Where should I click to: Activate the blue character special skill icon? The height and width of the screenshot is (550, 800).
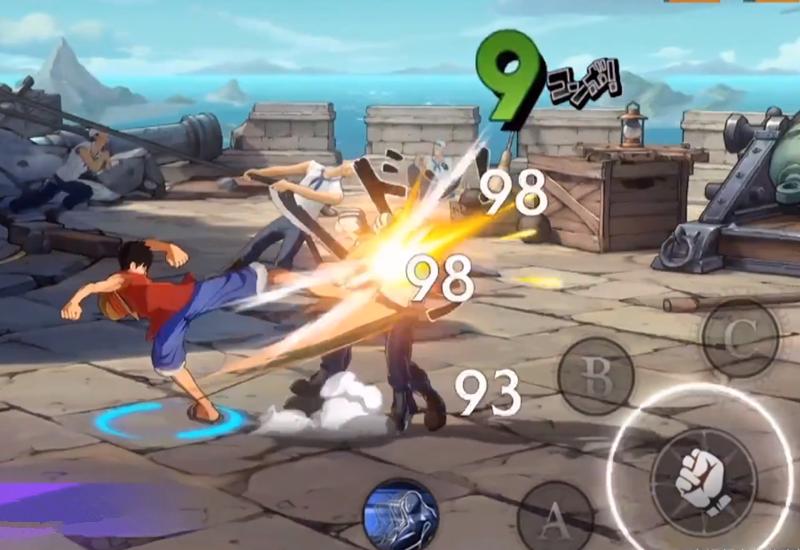pyautogui.click(x=400, y=516)
